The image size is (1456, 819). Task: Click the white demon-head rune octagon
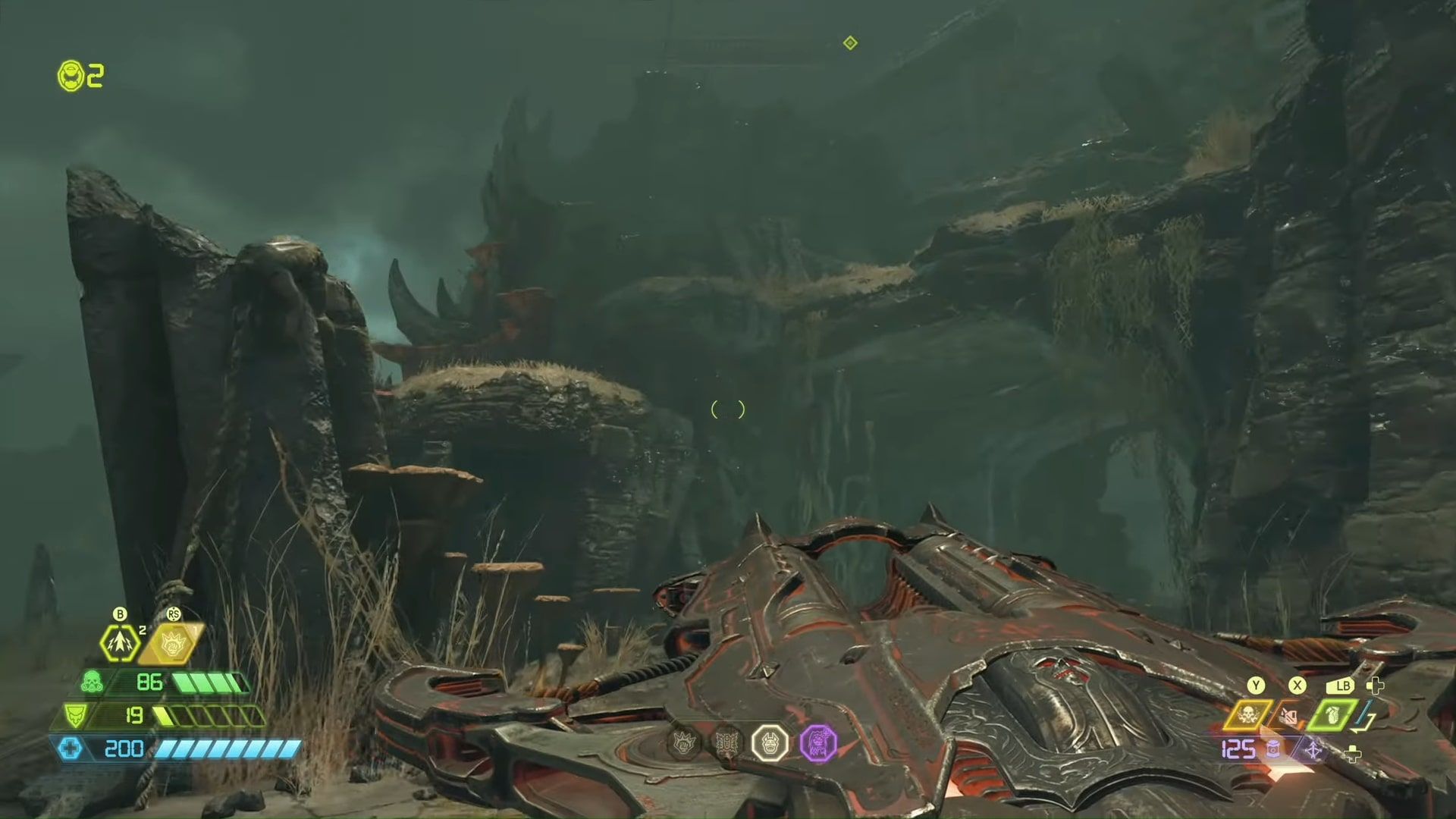pyautogui.click(x=770, y=743)
